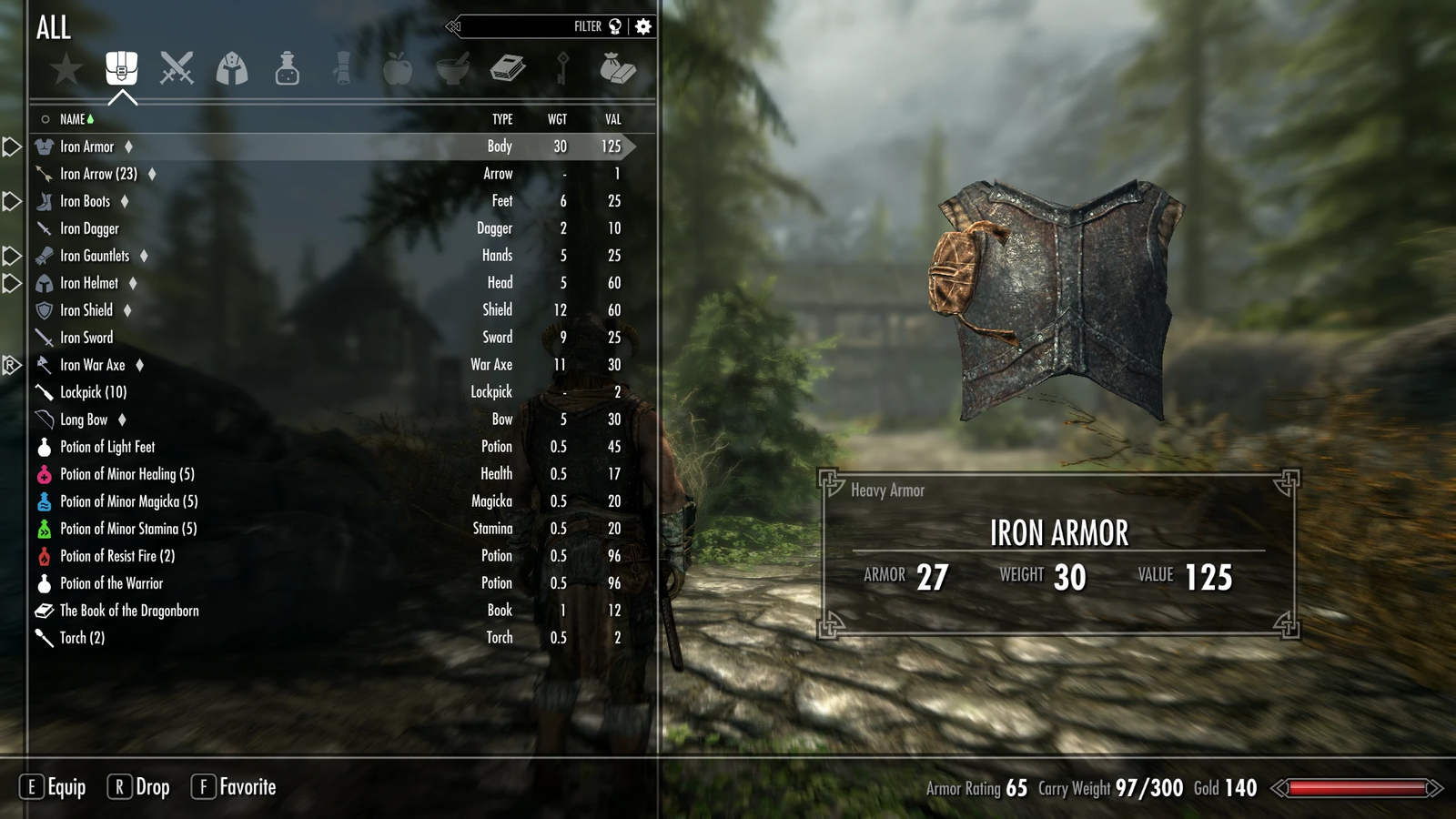1456x819 pixels.
Task: Select the Iron Armor row
Action: (x=87, y=147)
